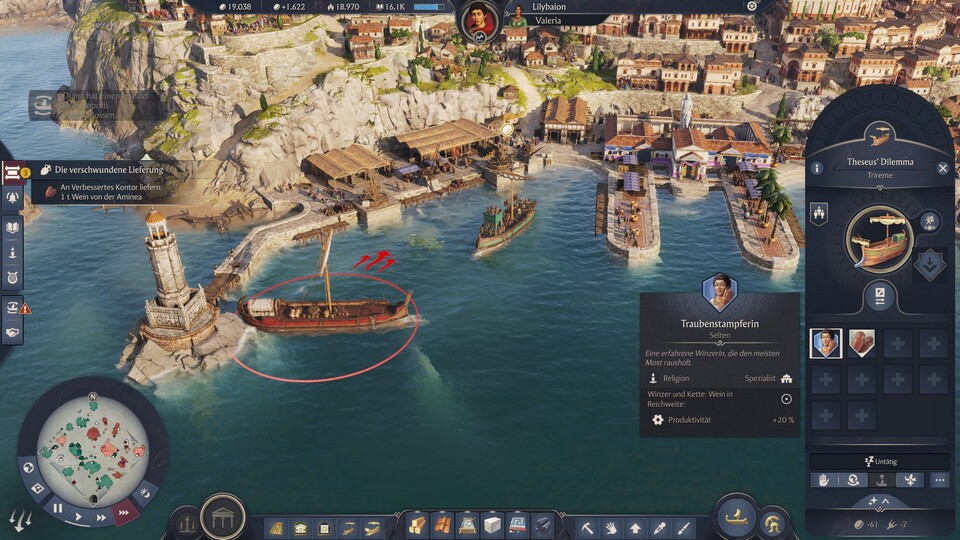
Task: Select the wooden logs build category
Action: (416, 526)
